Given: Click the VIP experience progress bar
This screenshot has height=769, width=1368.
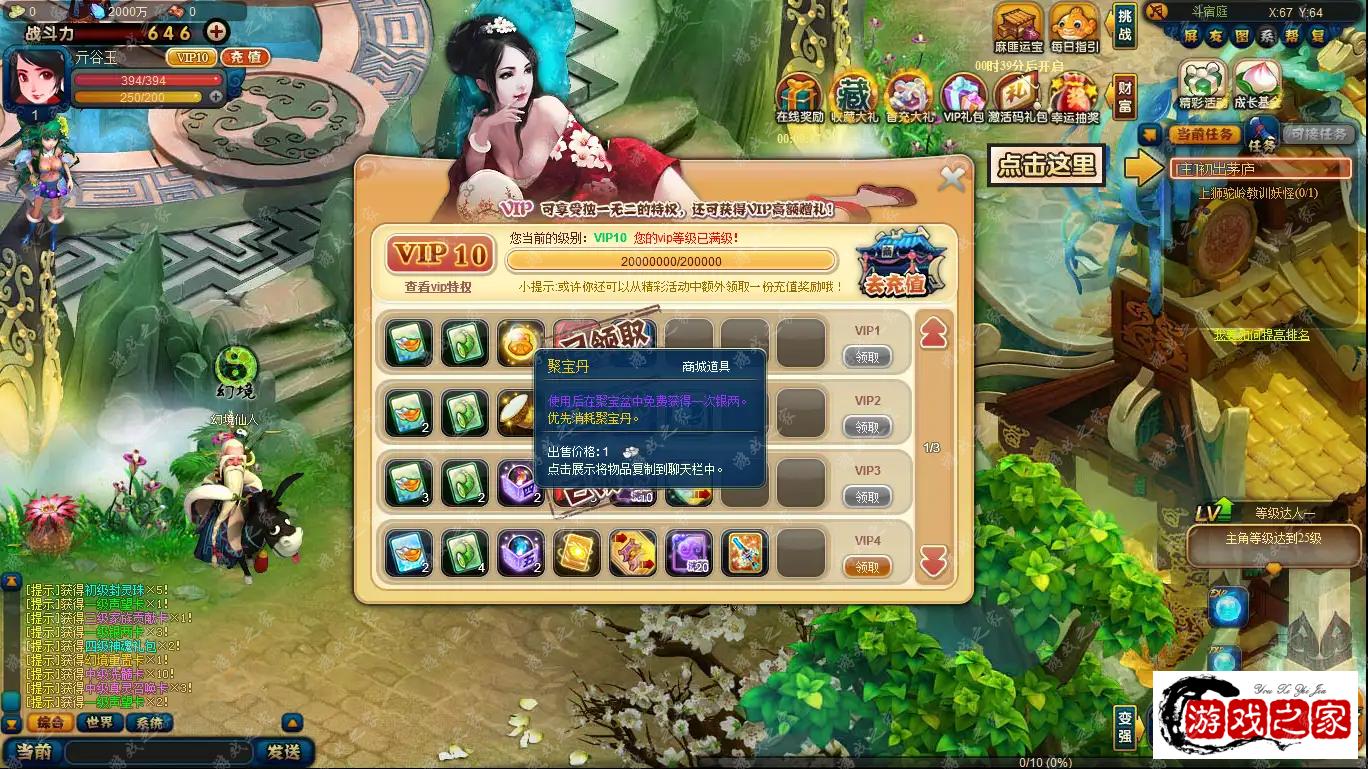Looking at the screenshot, I should (x=670, y=260).
